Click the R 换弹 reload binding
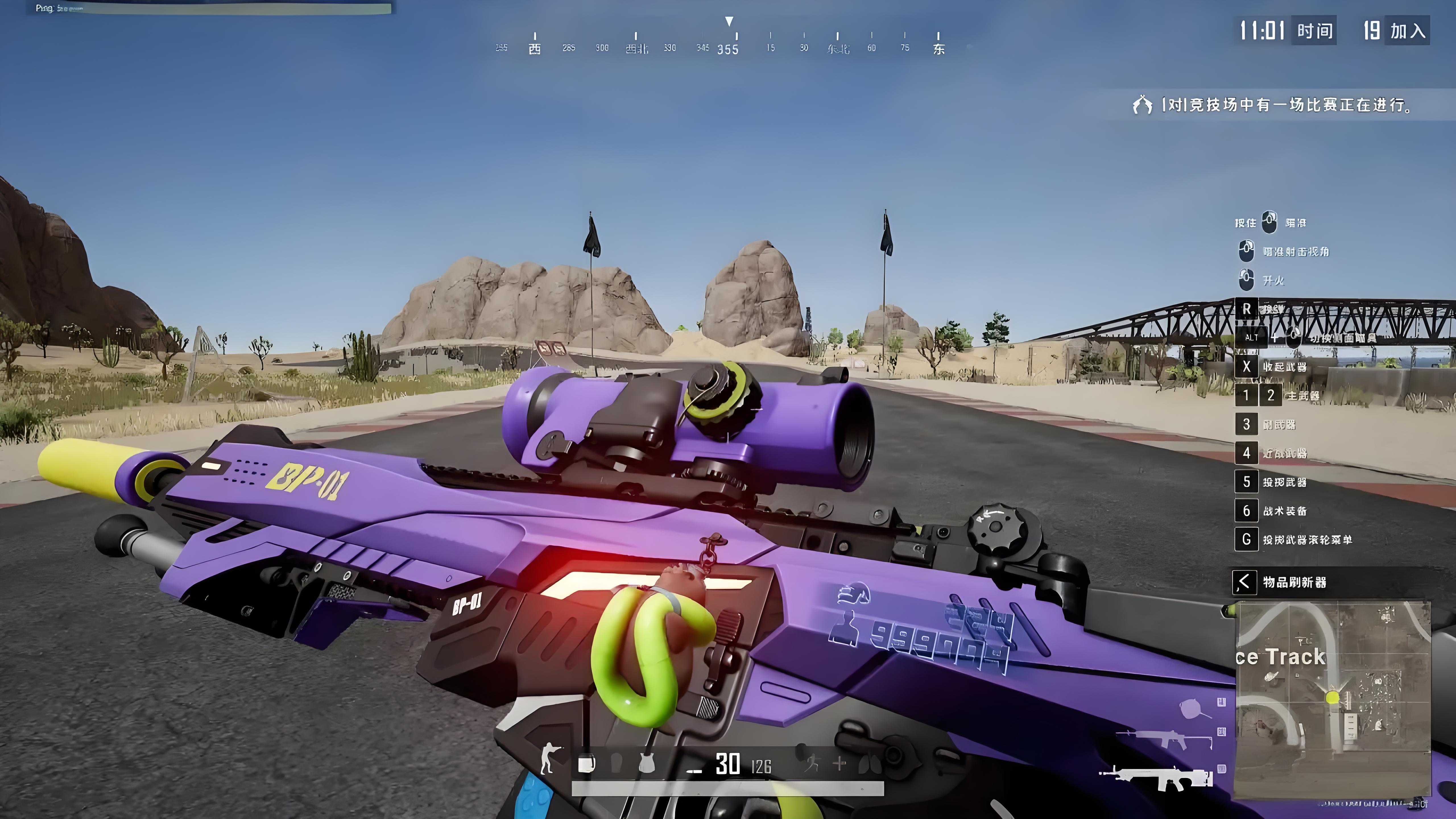The width and height of the screenshot is (1456, 819). pyautogui.click(x=1247, y=309)
